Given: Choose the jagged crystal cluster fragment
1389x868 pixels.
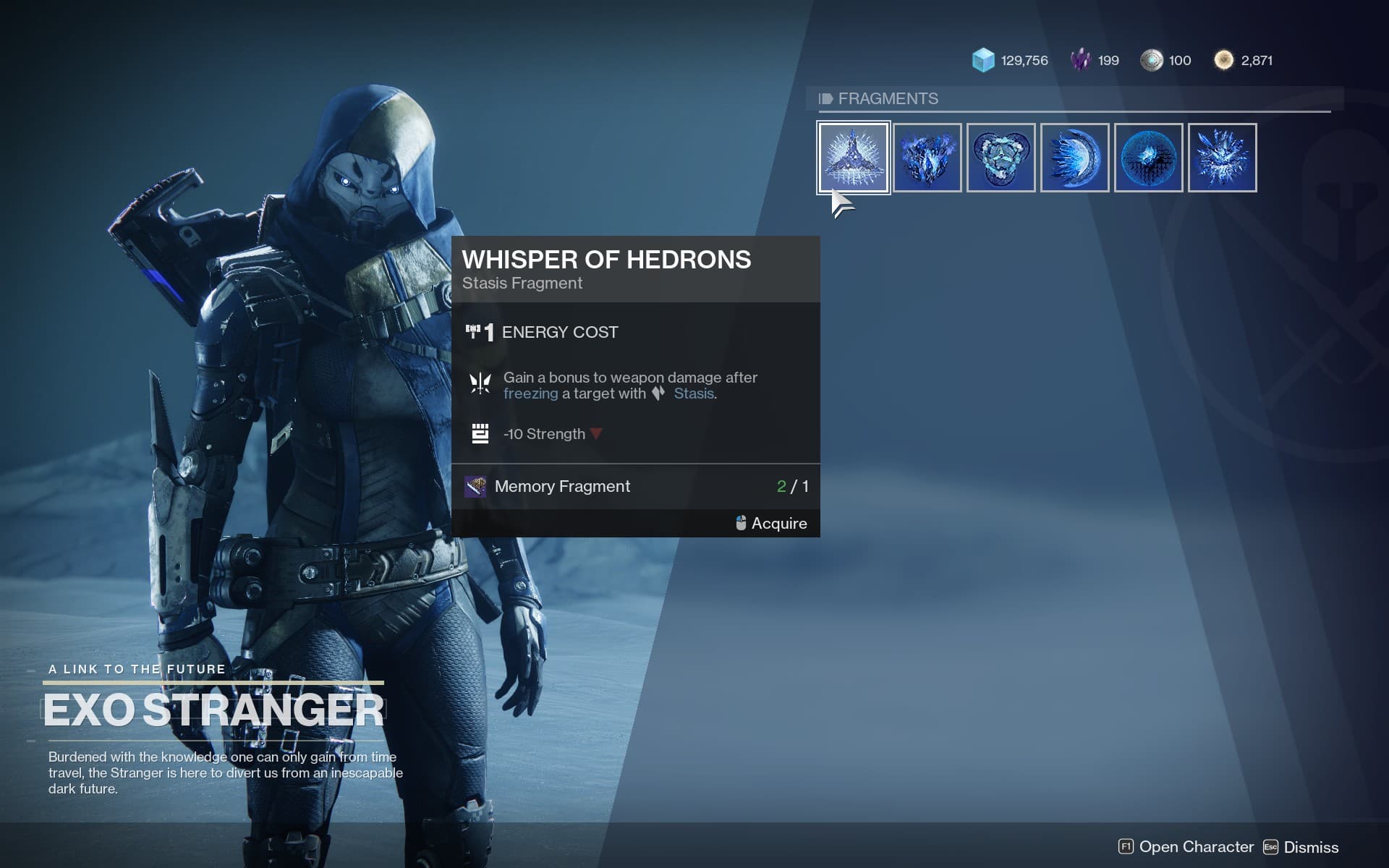Looking at the screenshot, I should 927,158.
